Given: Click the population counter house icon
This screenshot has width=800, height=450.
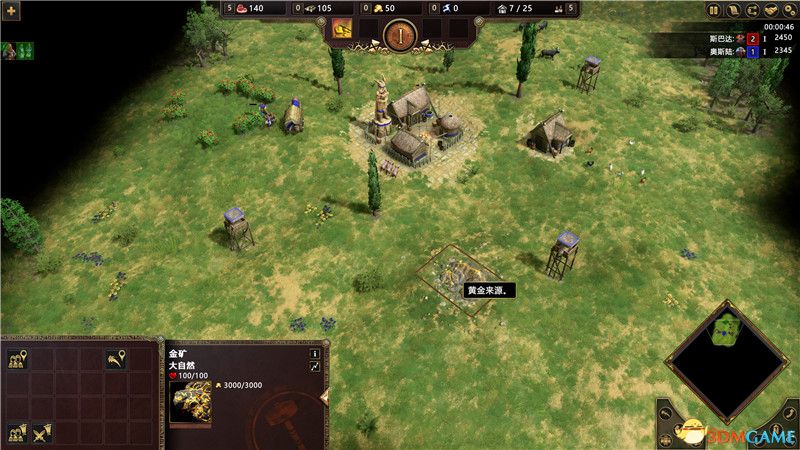Looking at the screenshot, I should click(500, 9).
